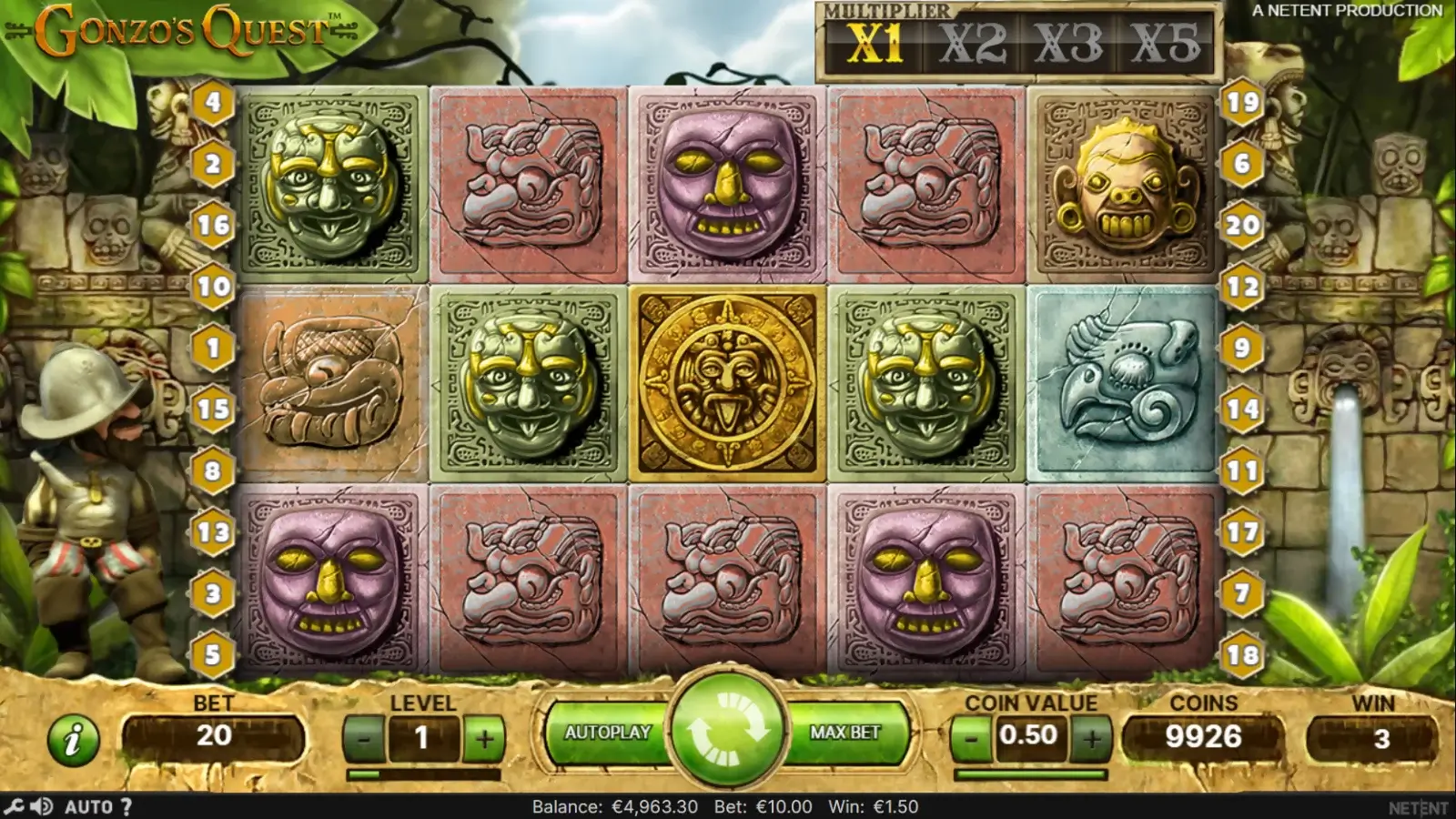Select payline number 4 marker

click(213, 102)
